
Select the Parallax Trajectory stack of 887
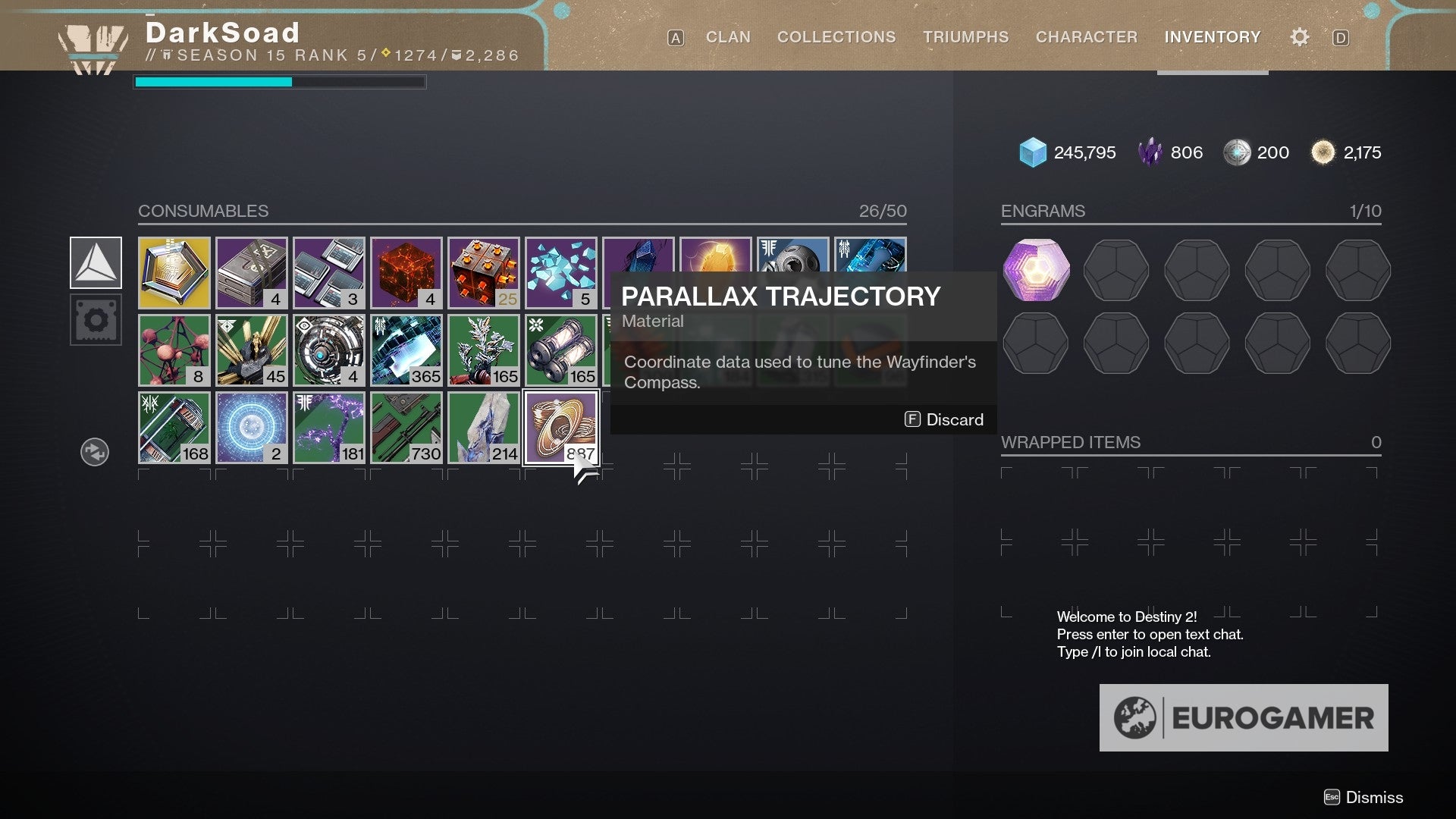tap(561, 427)
